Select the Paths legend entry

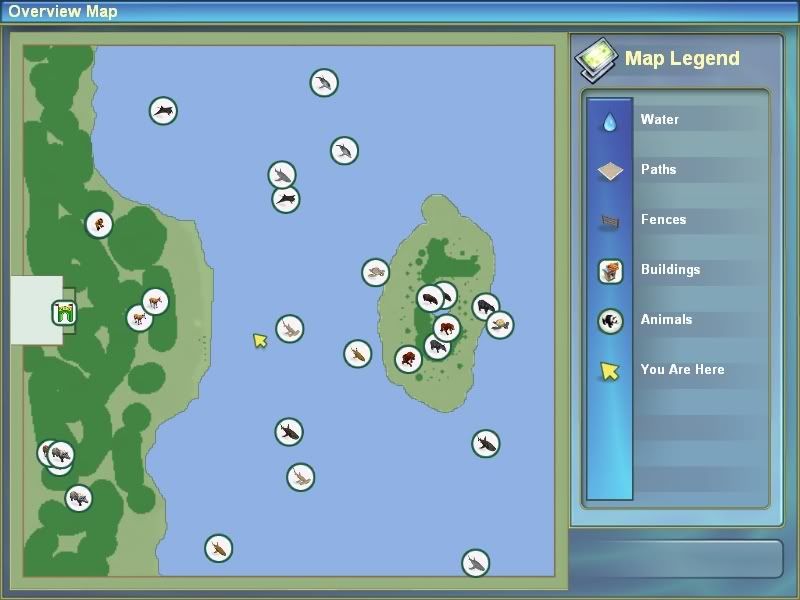pos(658,170)
